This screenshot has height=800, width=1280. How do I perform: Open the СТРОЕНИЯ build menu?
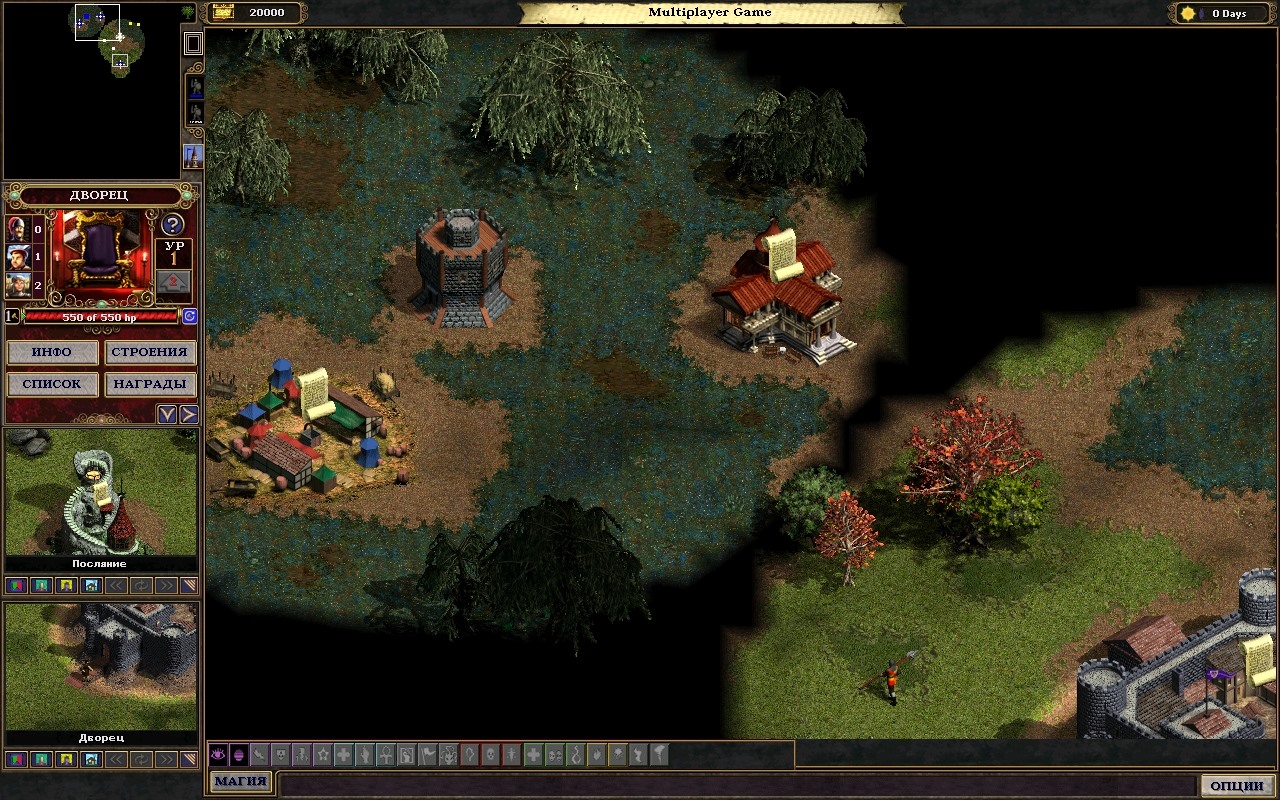click(149, 353)
